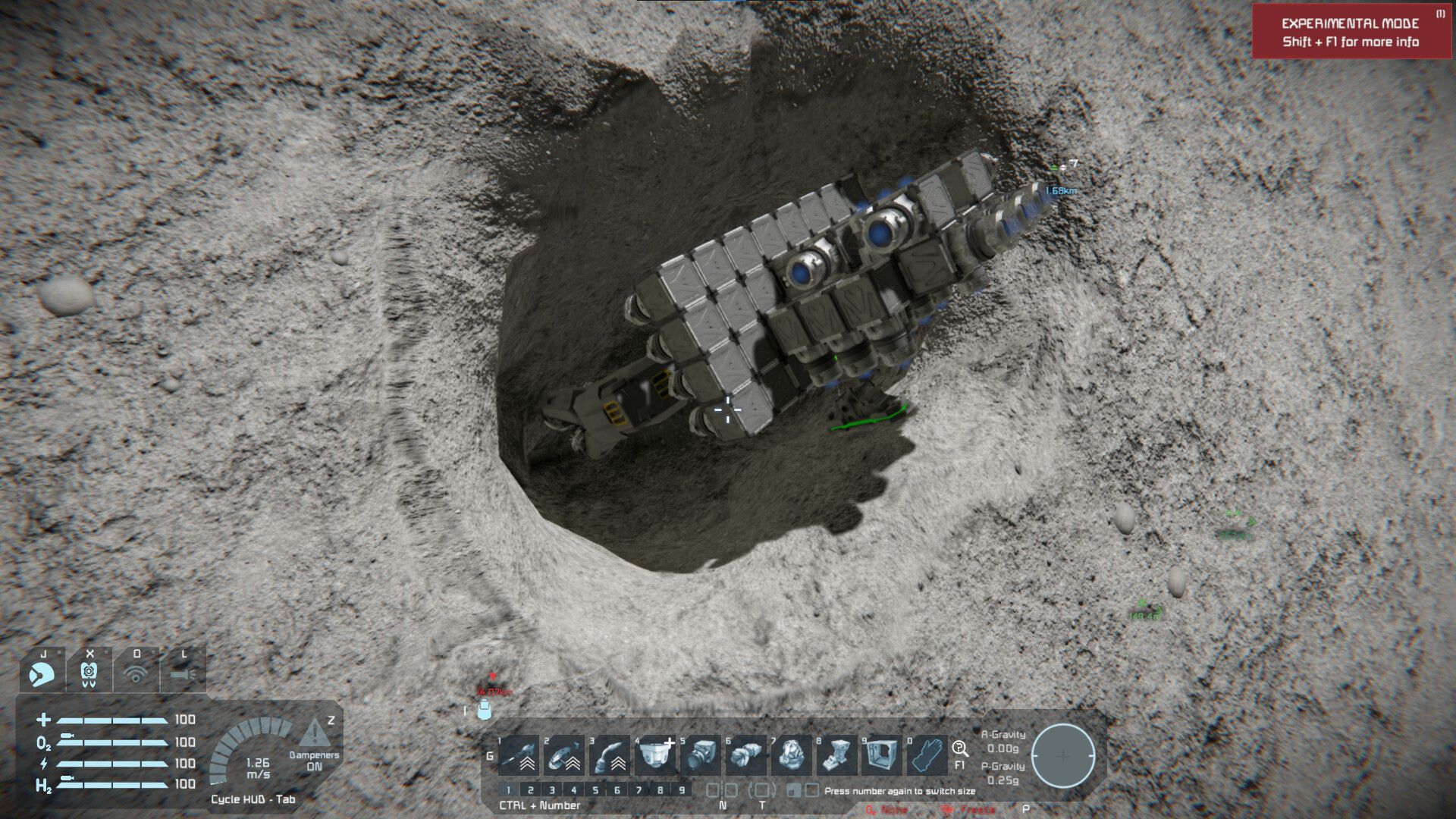Viewport: 1456px width, 819px height.
Task: Click the Experimental Mode notice banner
Action: tap(1351, 32)
